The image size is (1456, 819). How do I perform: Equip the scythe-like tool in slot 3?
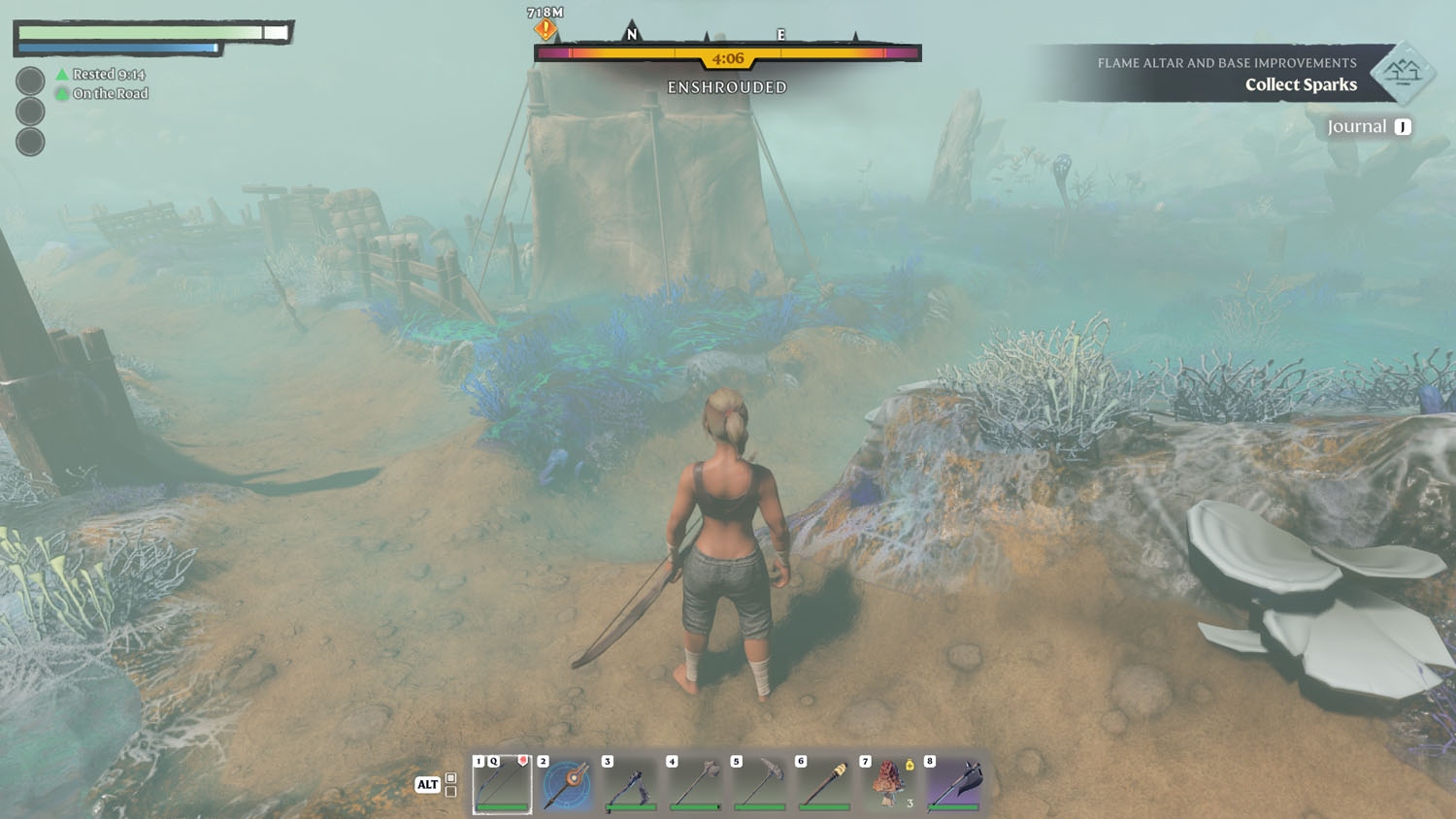point(631,784)
